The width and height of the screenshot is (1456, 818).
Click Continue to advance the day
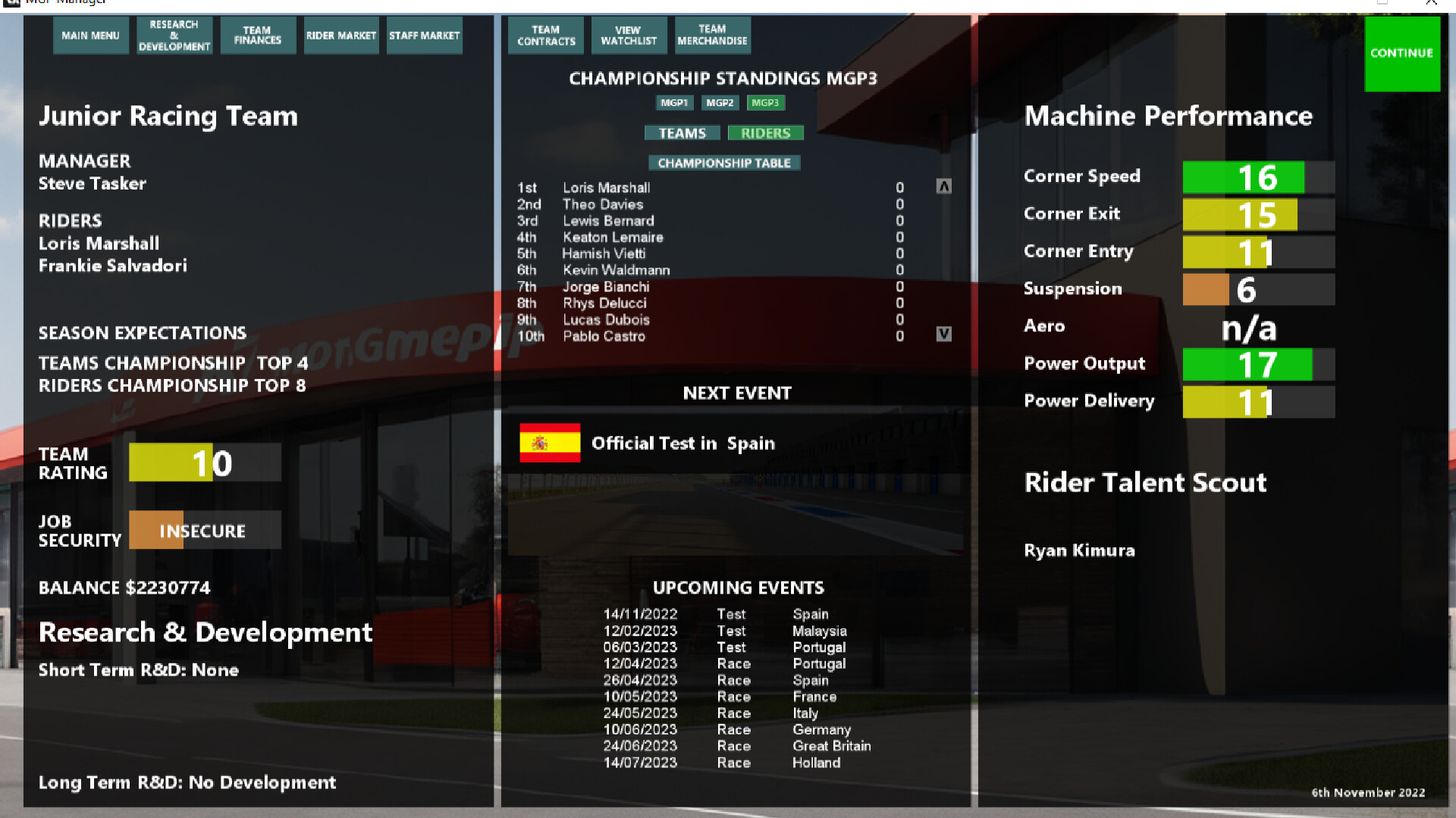tap(1401, 53)
